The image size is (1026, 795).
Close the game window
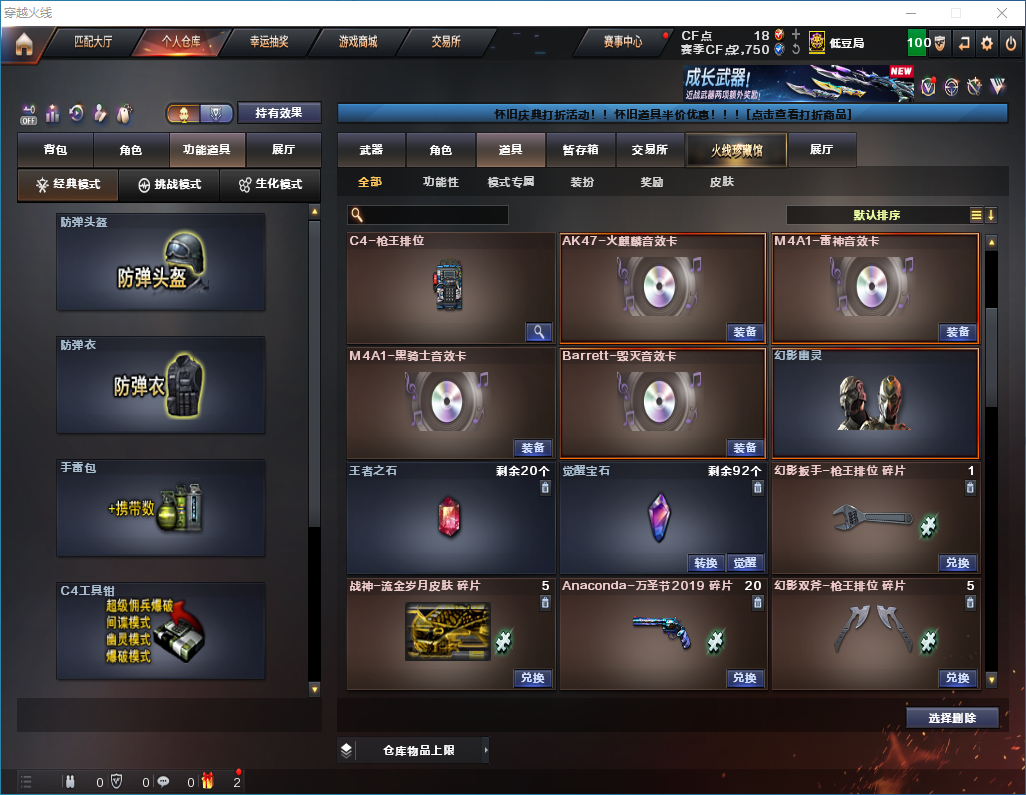click(x=1000, y=13)
